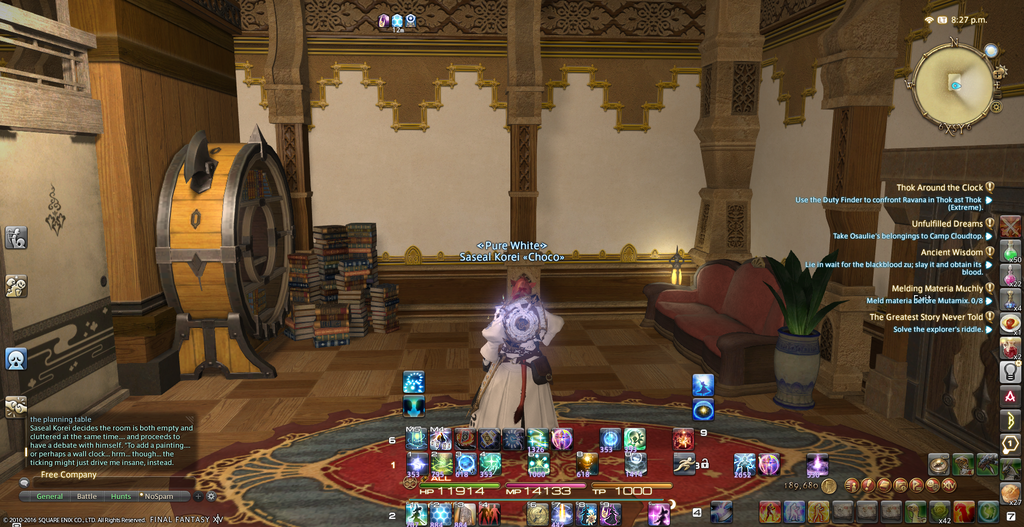Open chat log settings gear
Image resolution: width=1024 pixels, height=527 pixels.
click(211, 496)
